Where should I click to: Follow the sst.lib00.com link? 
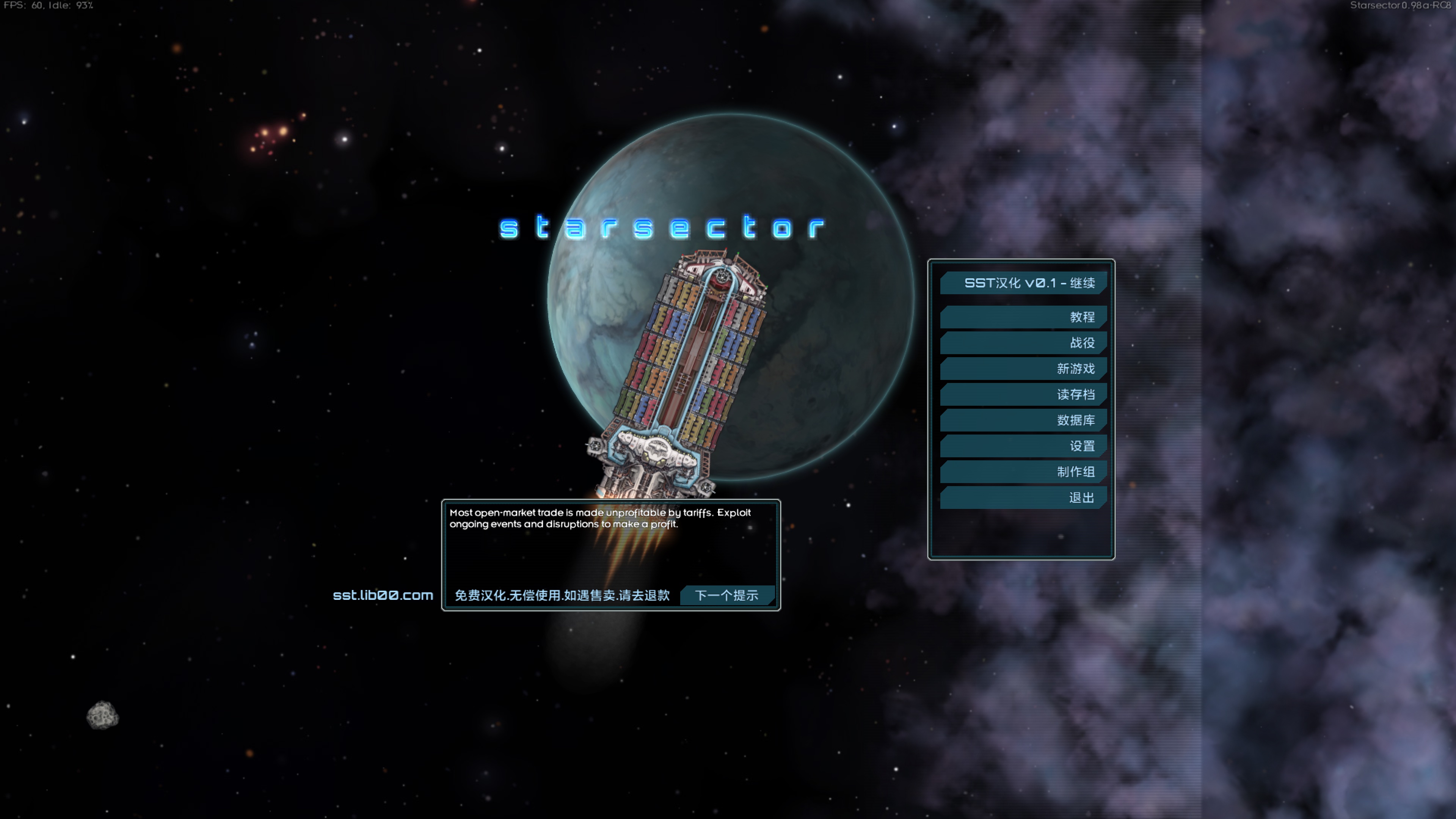click(x=383, y=596)
